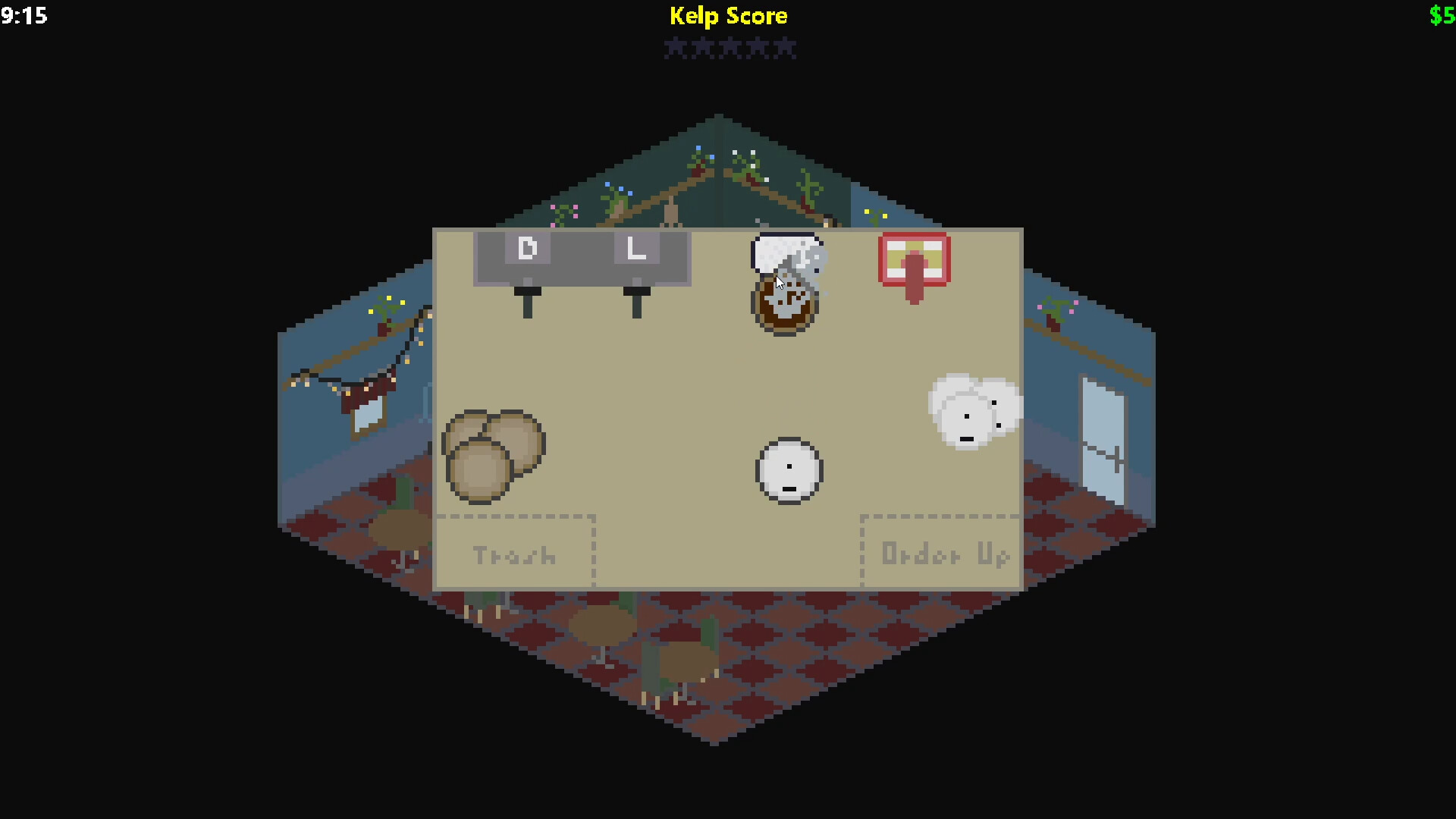Image resolution: width=1456 pixels, height=819 pixels.
Task: Select the mug of coffee being filled
Action: pos(785,303)
